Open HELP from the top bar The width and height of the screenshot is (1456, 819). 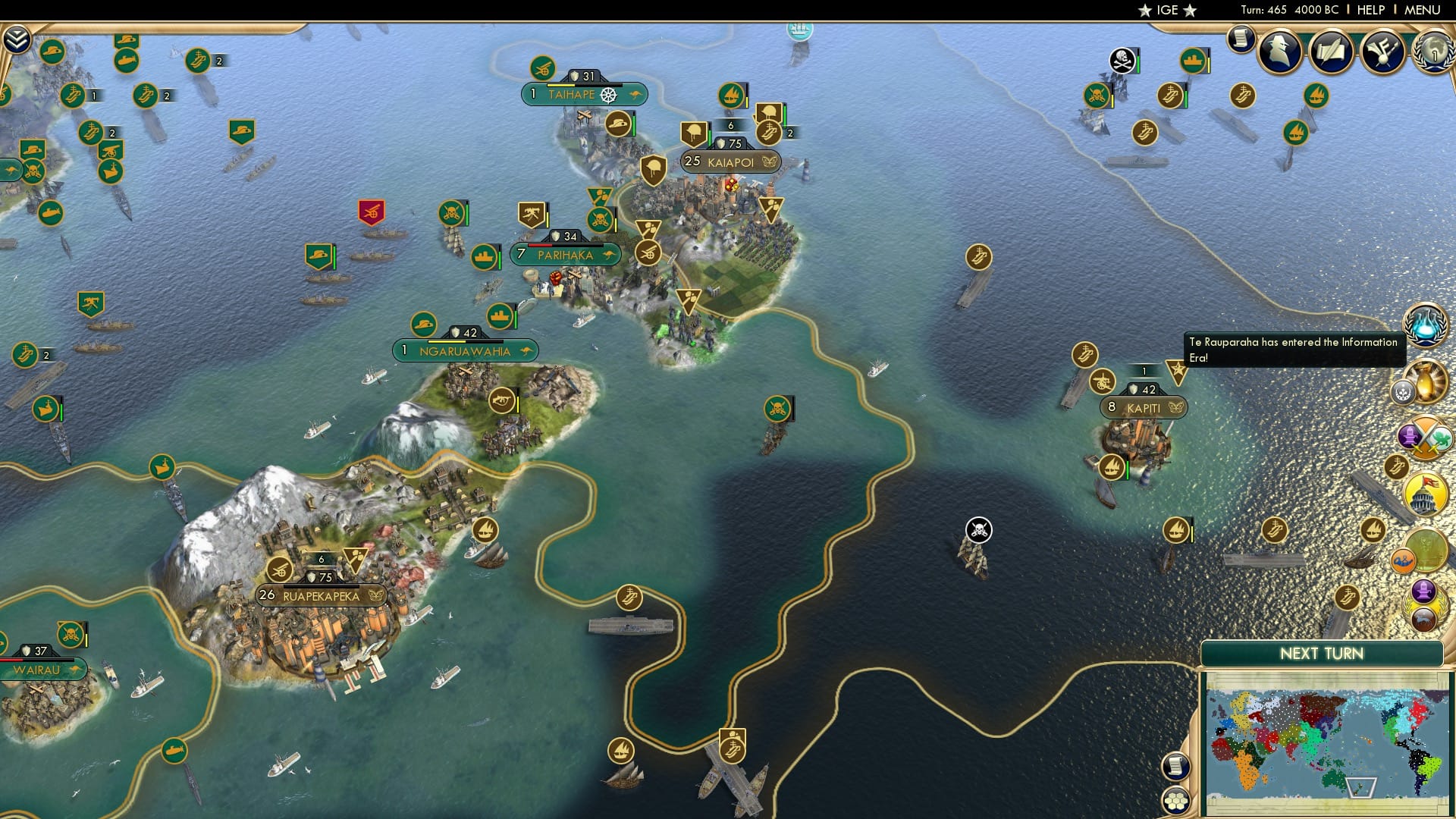[x=1370, y=11]
